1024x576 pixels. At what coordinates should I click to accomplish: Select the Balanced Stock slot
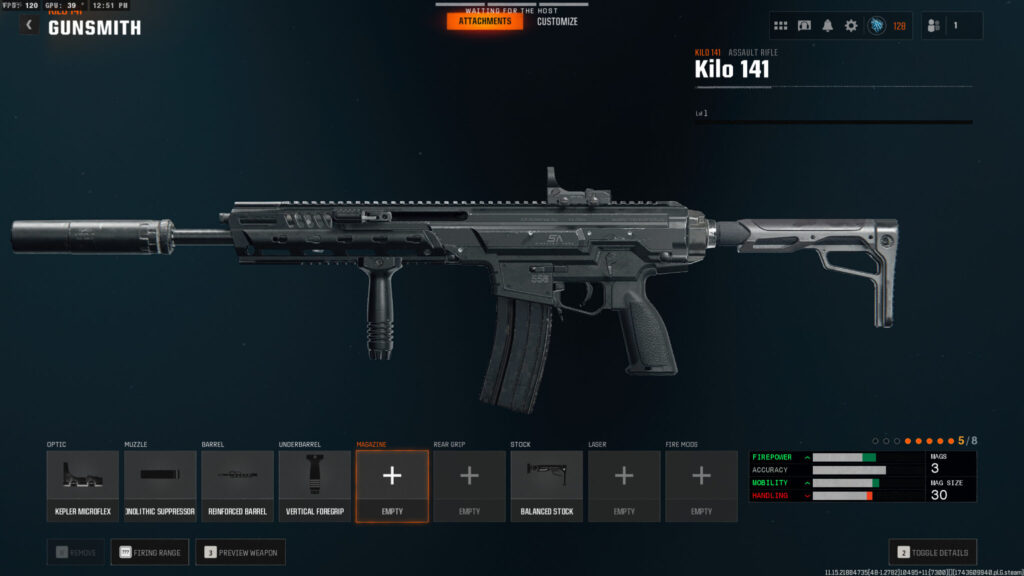(547, 485)
